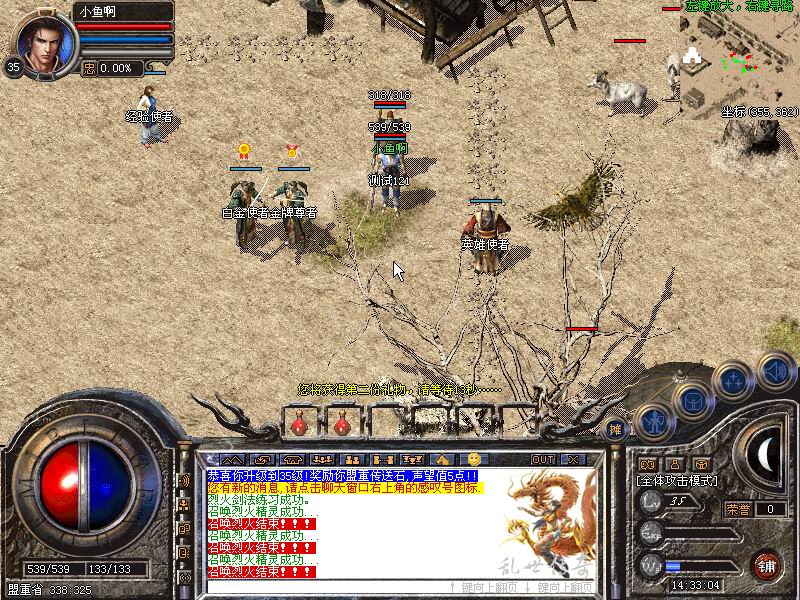Viewport: 800px width, 600px height.
Task: Select the first red potion belt slot
Action: point(298,425)
